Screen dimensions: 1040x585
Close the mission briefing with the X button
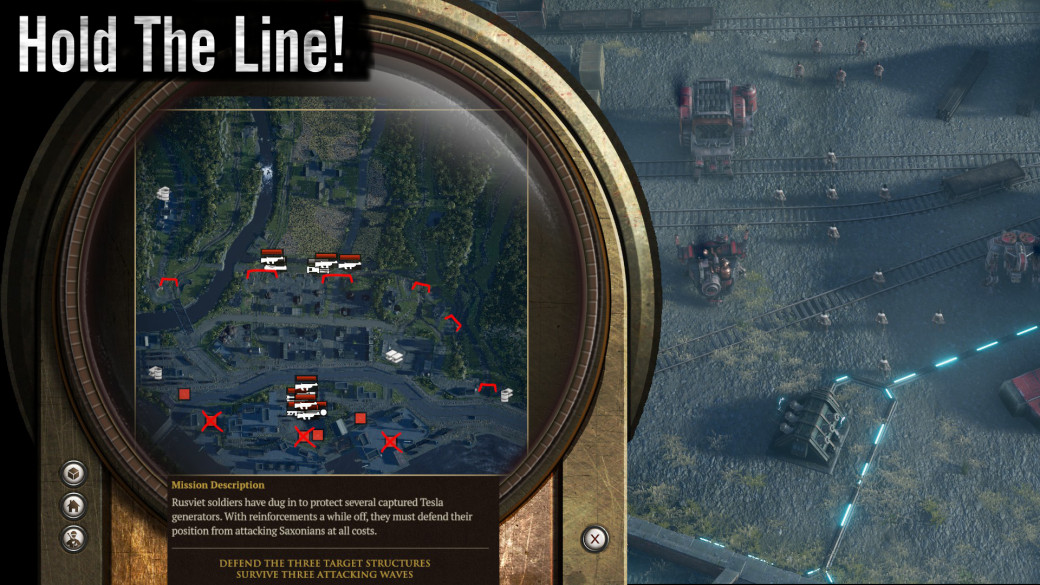595,539
